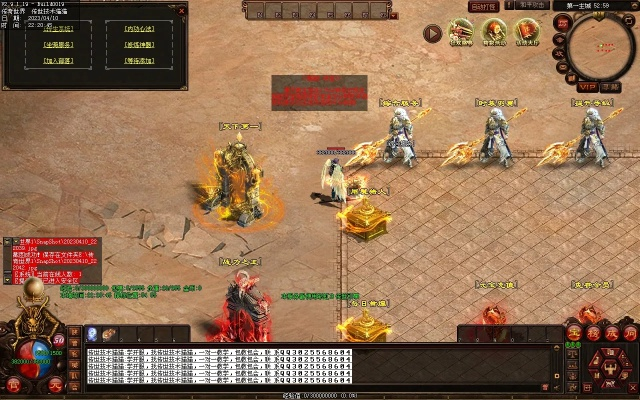Open the crossed-weapons event icon
This screenshot has height=400, width=640.
point(461,32)
